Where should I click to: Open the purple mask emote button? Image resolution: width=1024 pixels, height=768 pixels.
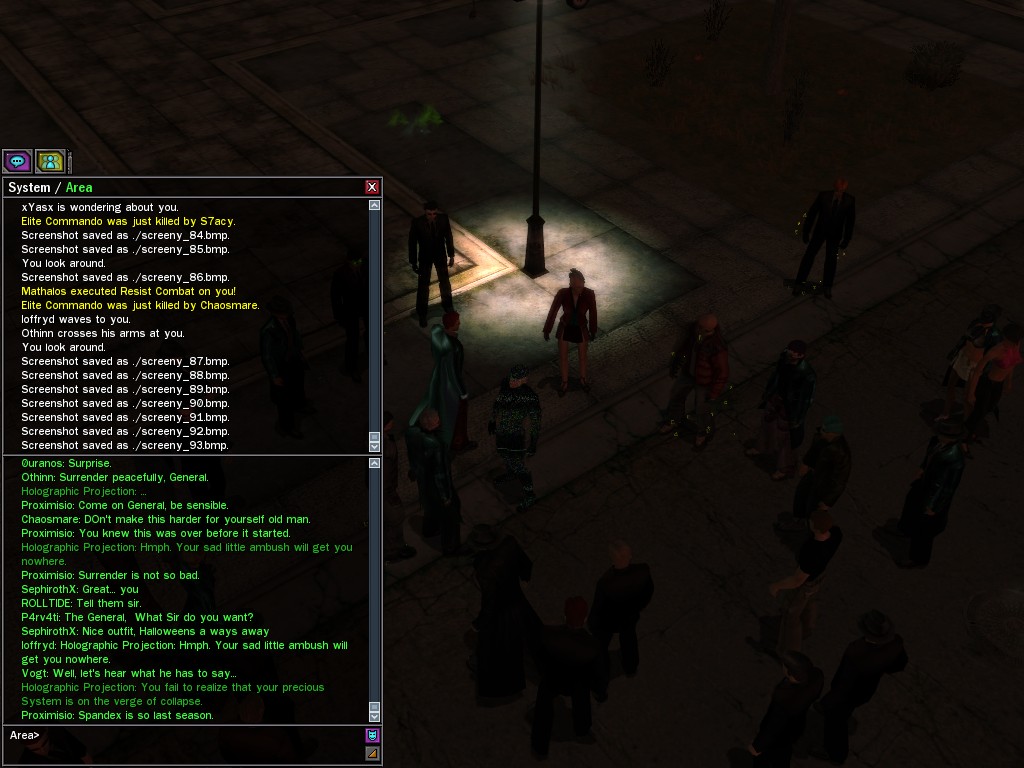click(x=372, y=735)
